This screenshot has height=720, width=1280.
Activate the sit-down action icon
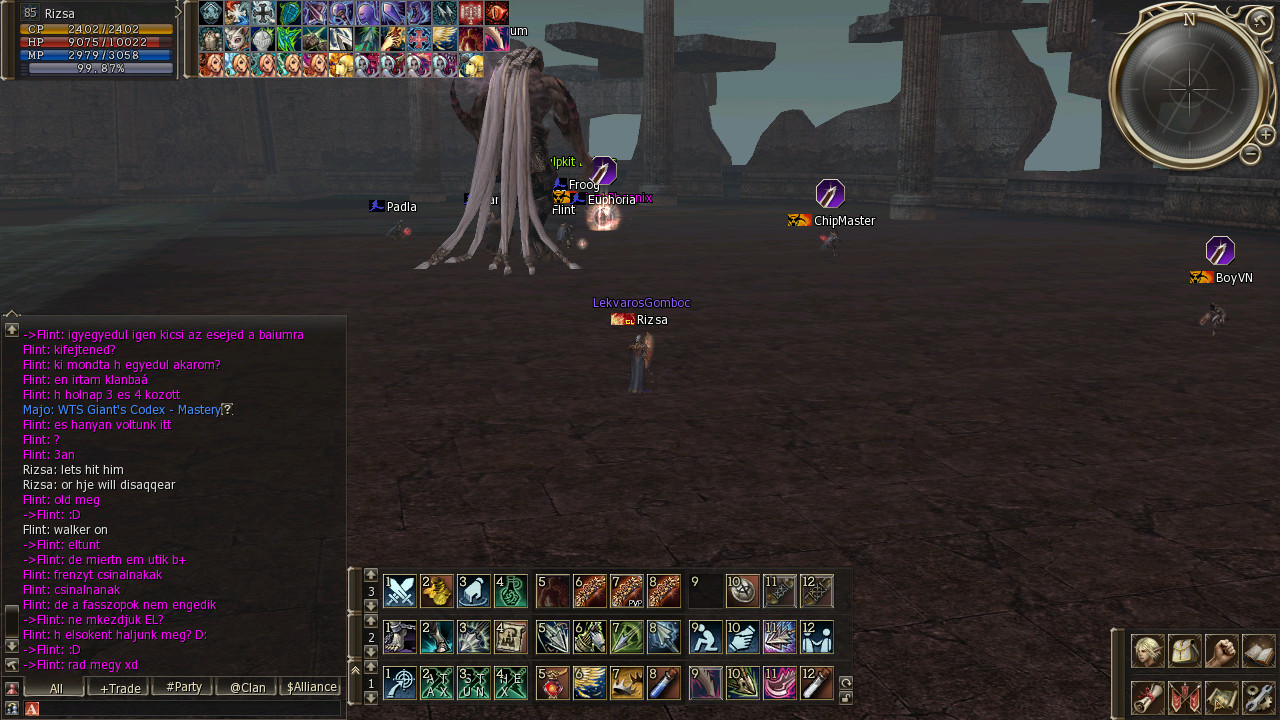(705, 637)
